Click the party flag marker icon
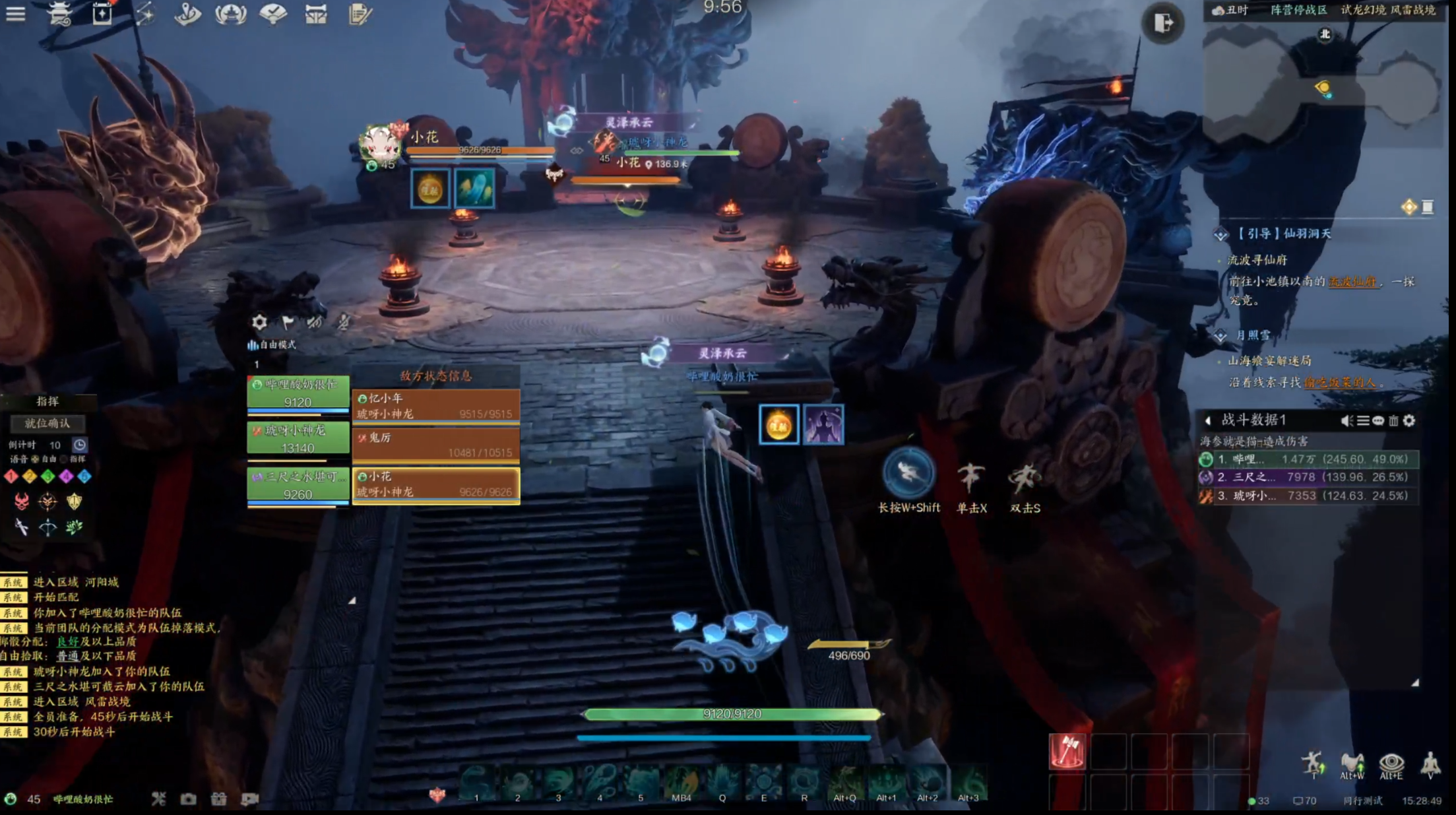The height and width of the screenshot is (815, 1456). (x=288, y=322)
